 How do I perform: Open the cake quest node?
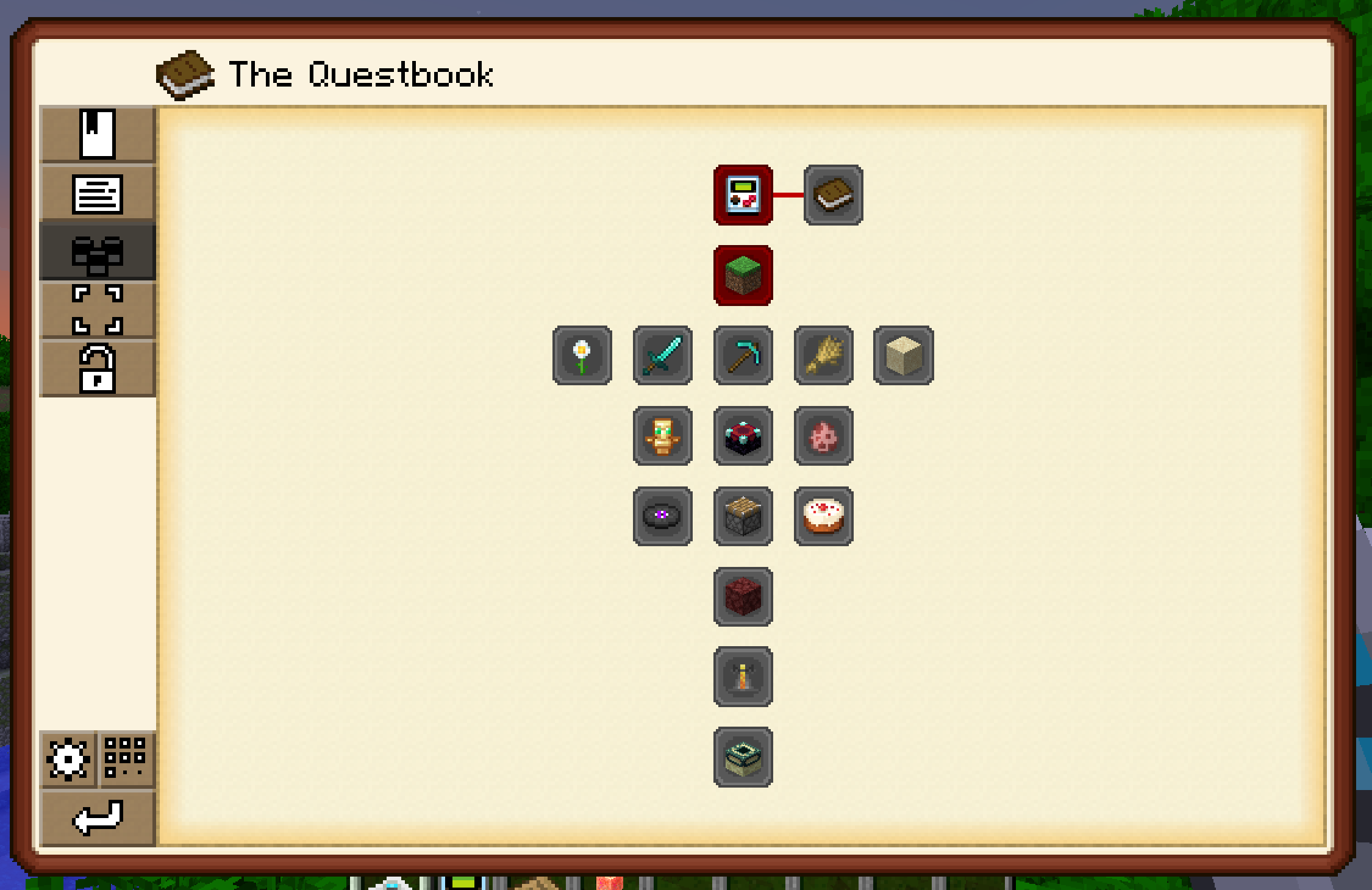point(823,517)
